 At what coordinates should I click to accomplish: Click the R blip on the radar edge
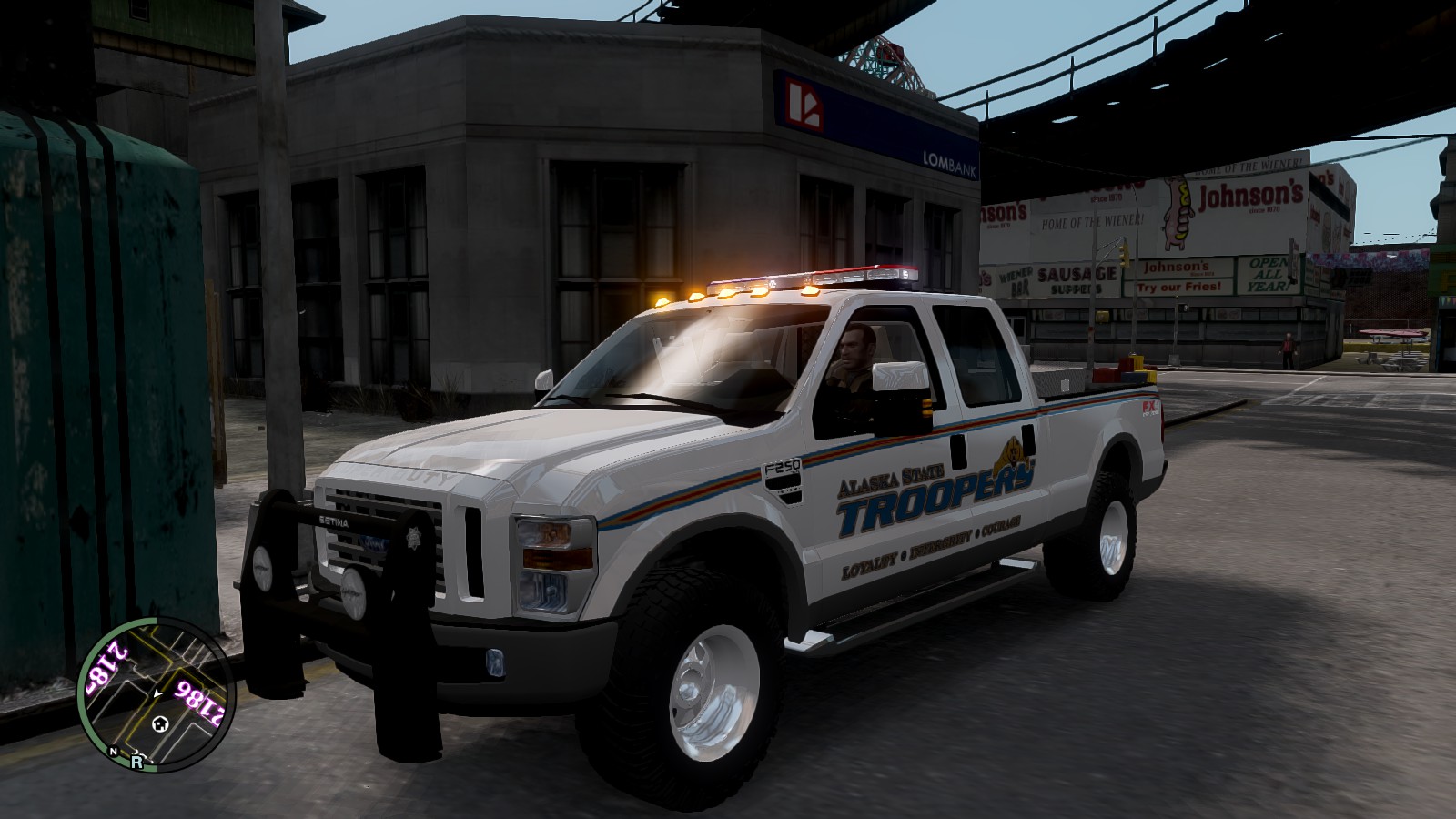coord(136,762)
